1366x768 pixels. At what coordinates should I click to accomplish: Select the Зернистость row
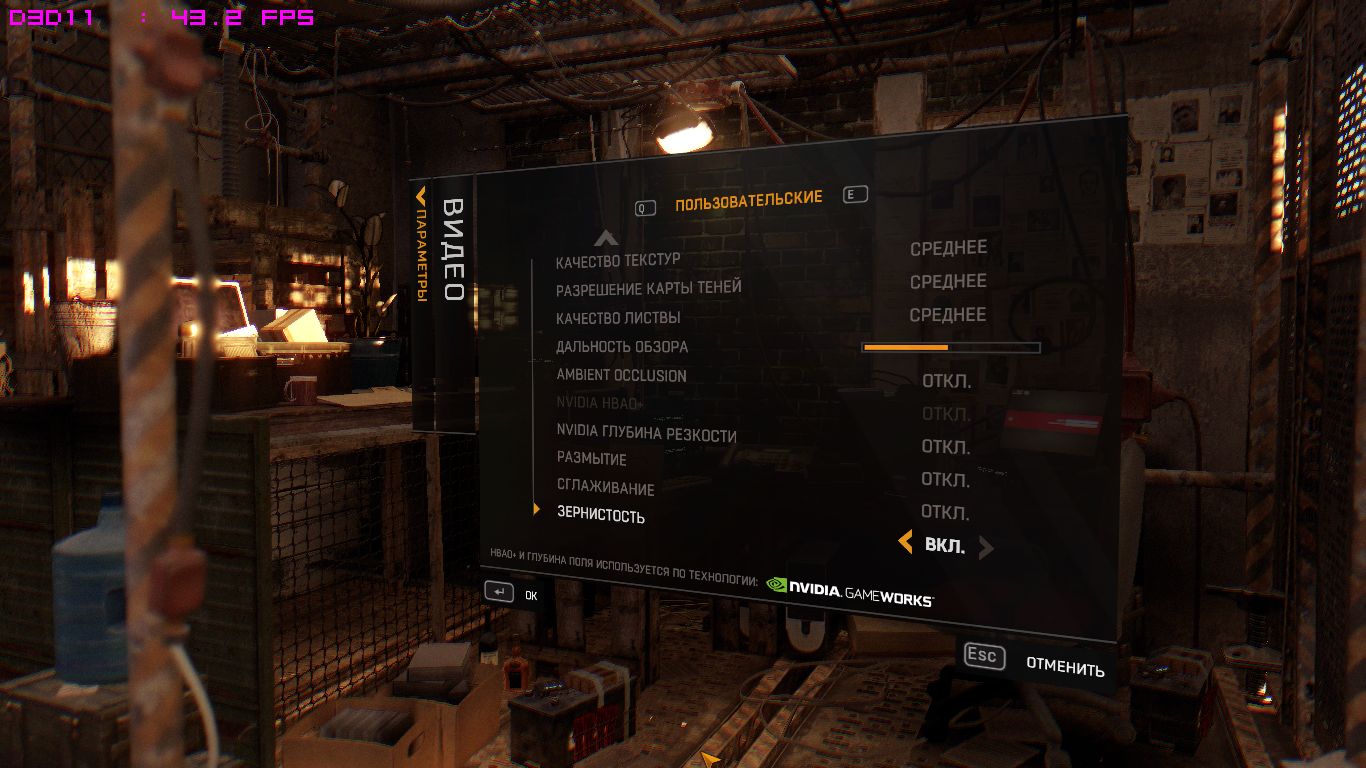pyautogui.click(x=600, y=516)
